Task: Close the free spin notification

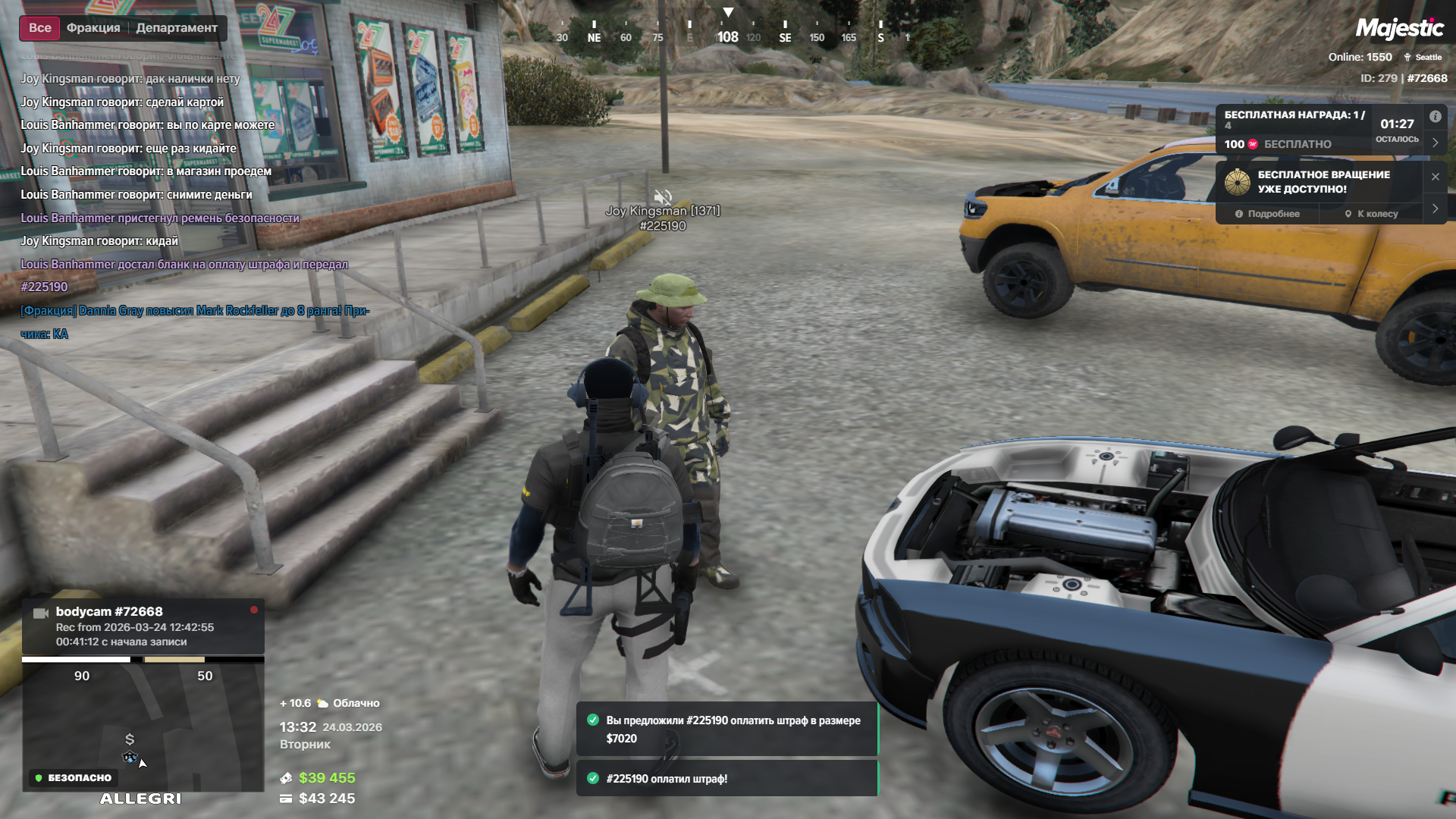Action: (1435, 177)
